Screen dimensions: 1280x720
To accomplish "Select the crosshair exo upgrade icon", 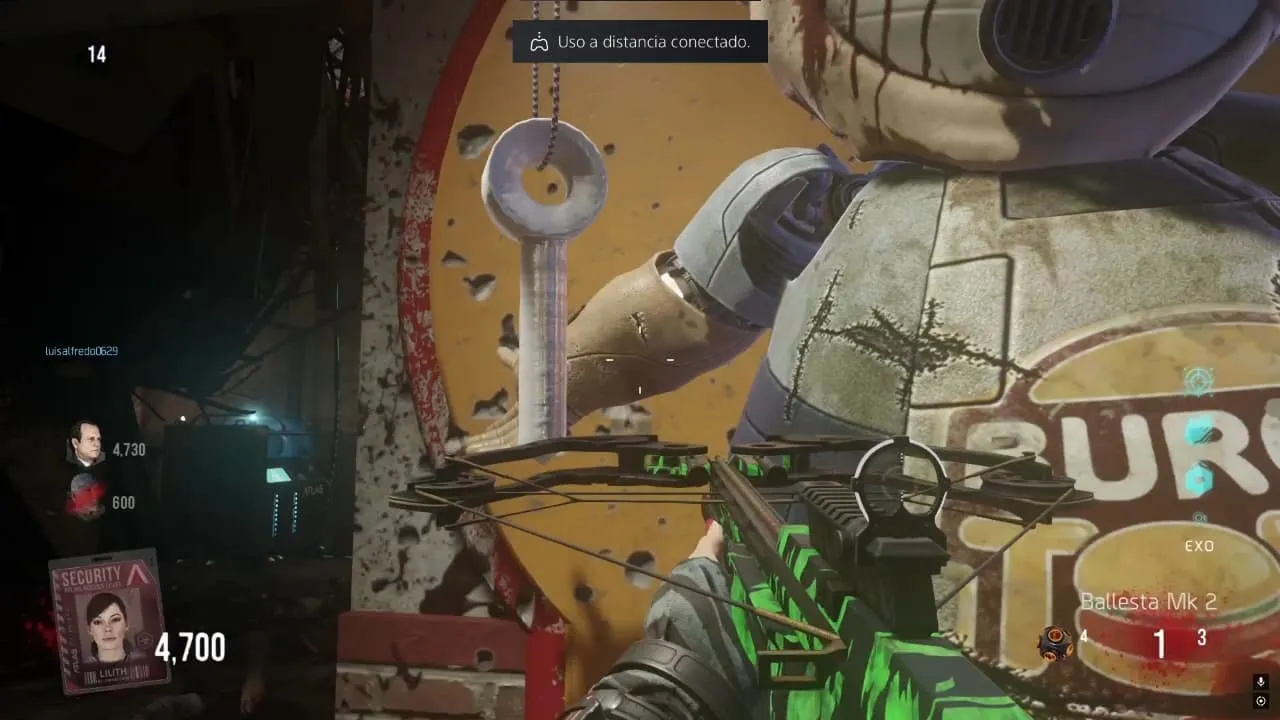I will (1198, 381).
